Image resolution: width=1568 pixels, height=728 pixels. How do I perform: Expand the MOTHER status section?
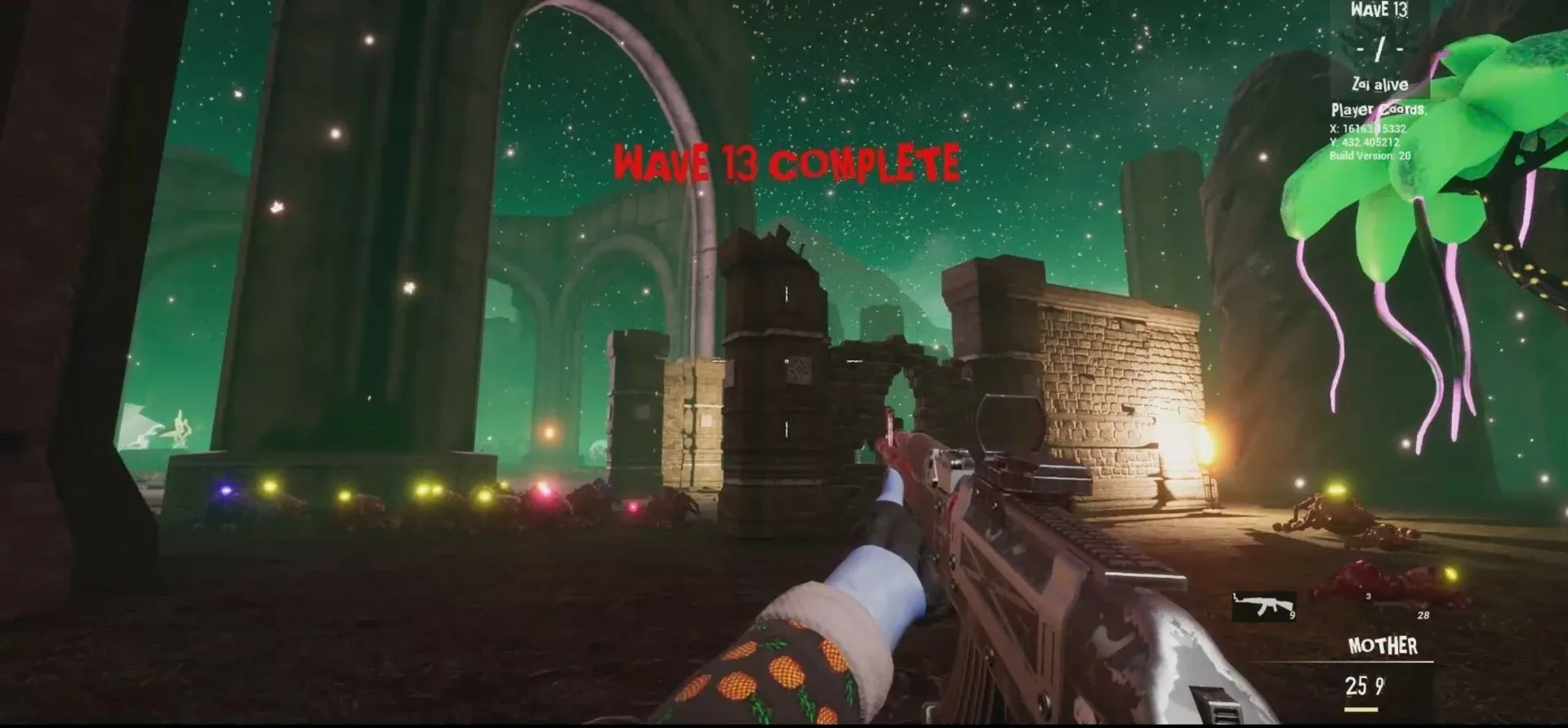click(1383, 645)
